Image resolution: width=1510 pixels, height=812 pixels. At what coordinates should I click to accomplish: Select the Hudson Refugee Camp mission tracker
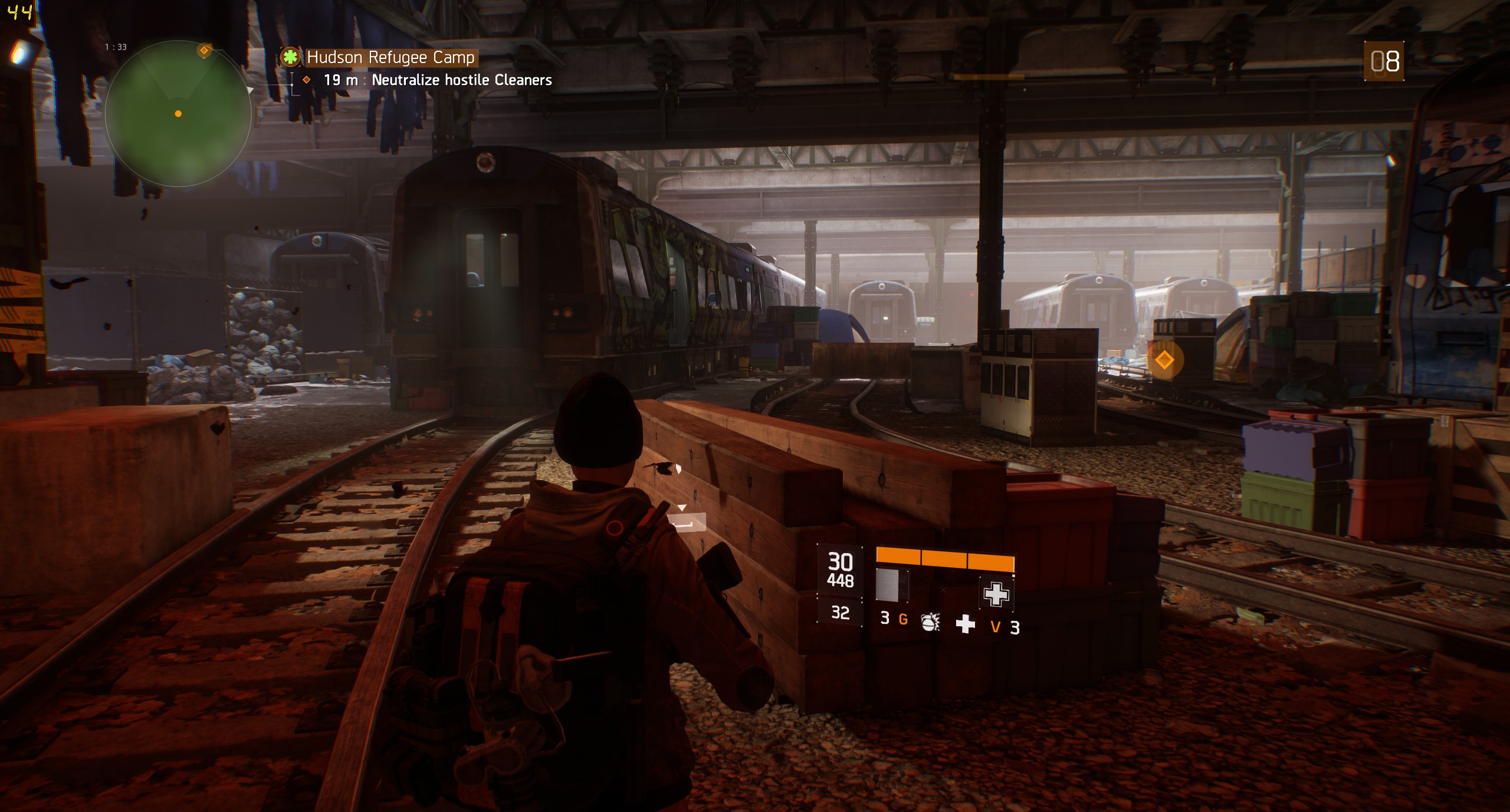click(390, 57)
